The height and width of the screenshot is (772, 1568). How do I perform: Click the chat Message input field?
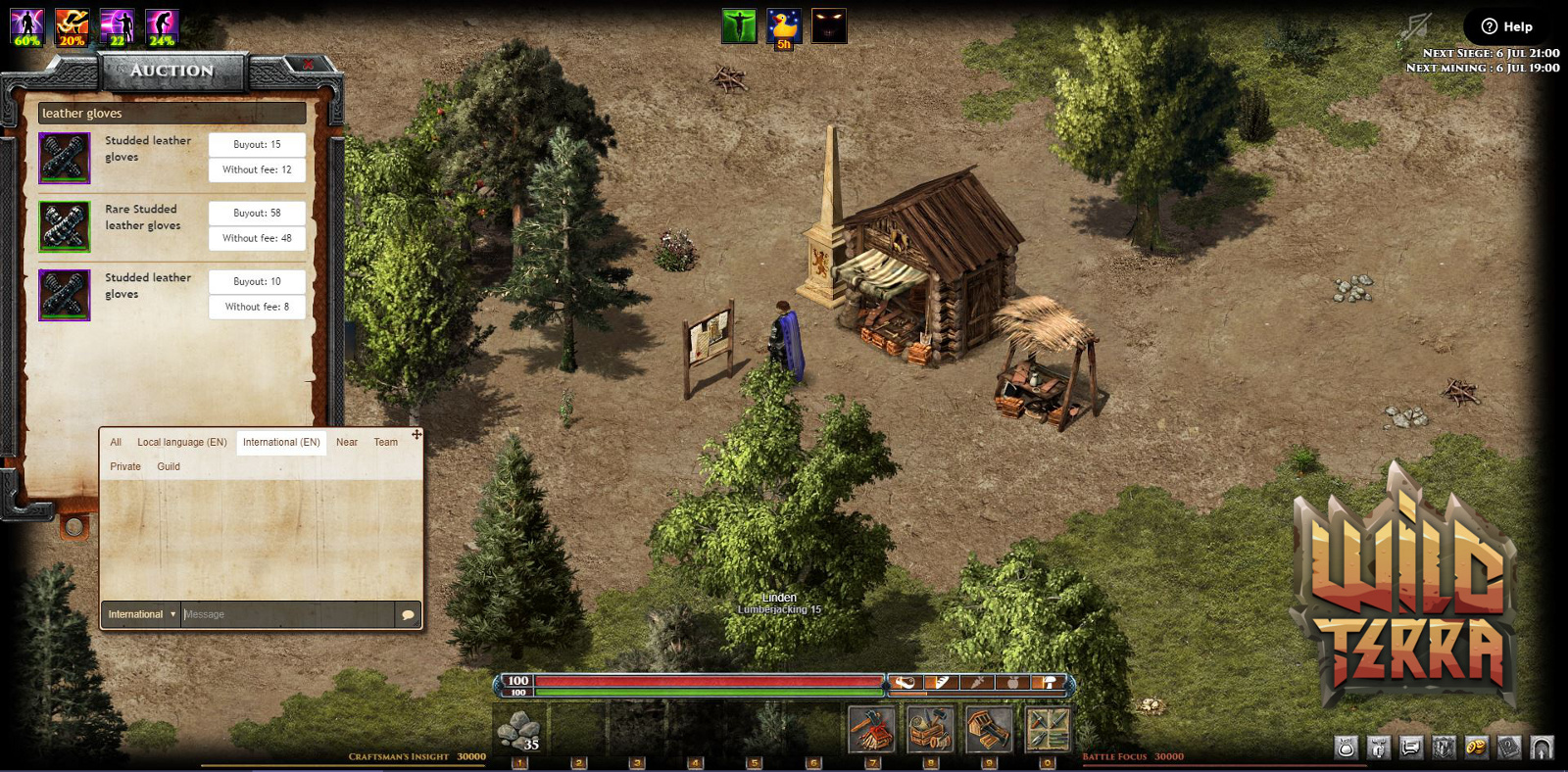287,614
